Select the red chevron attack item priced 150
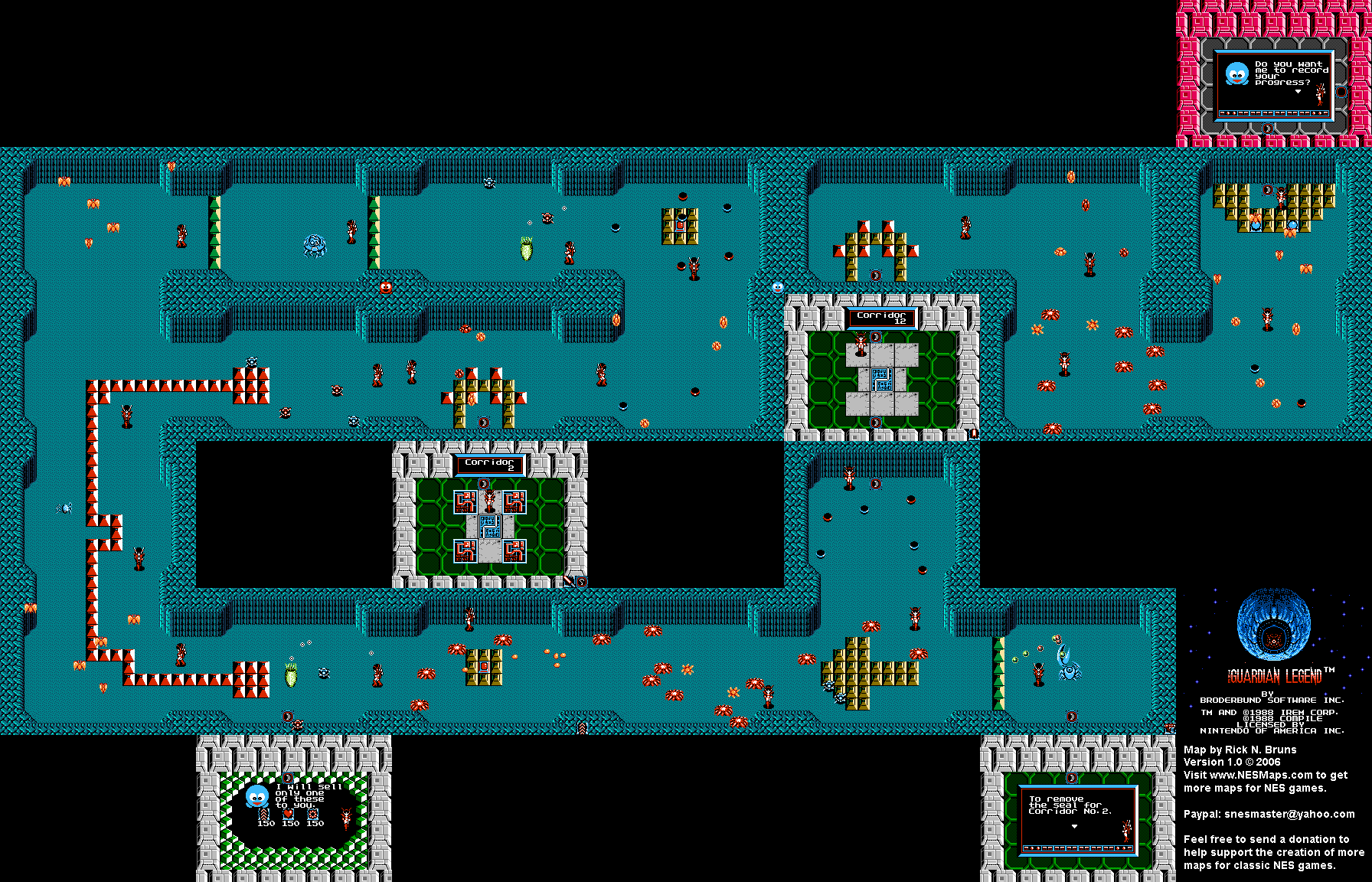 (263, 815)
